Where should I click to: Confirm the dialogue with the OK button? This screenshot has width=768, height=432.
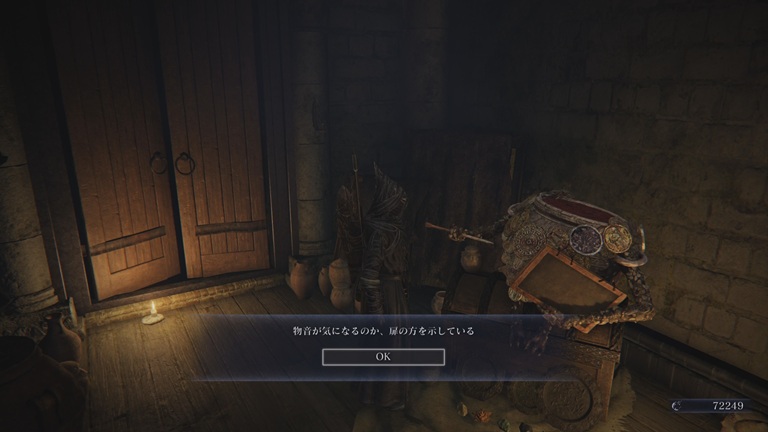pos(383,356)
